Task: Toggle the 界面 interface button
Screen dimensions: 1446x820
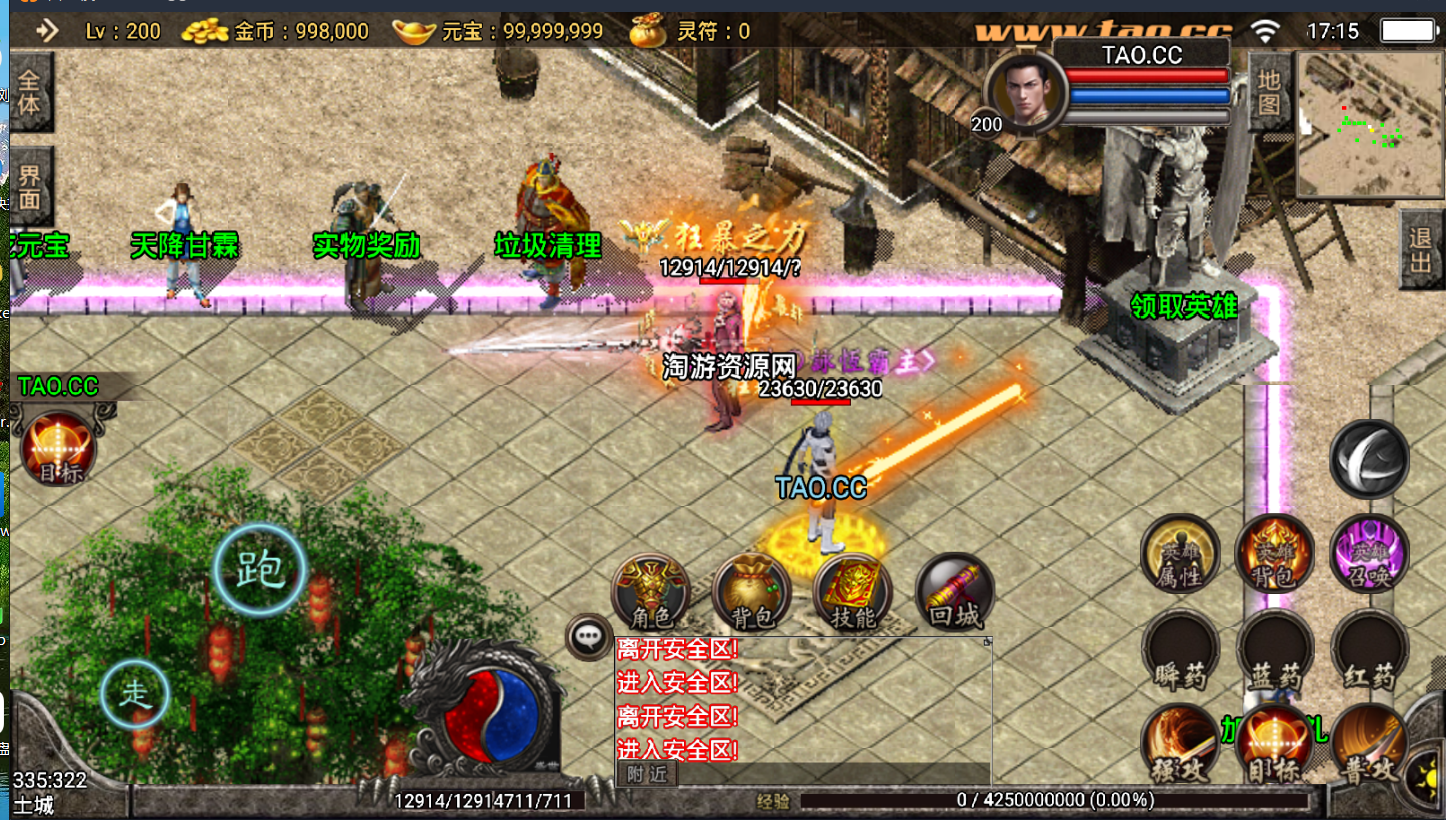Action: 30,186
